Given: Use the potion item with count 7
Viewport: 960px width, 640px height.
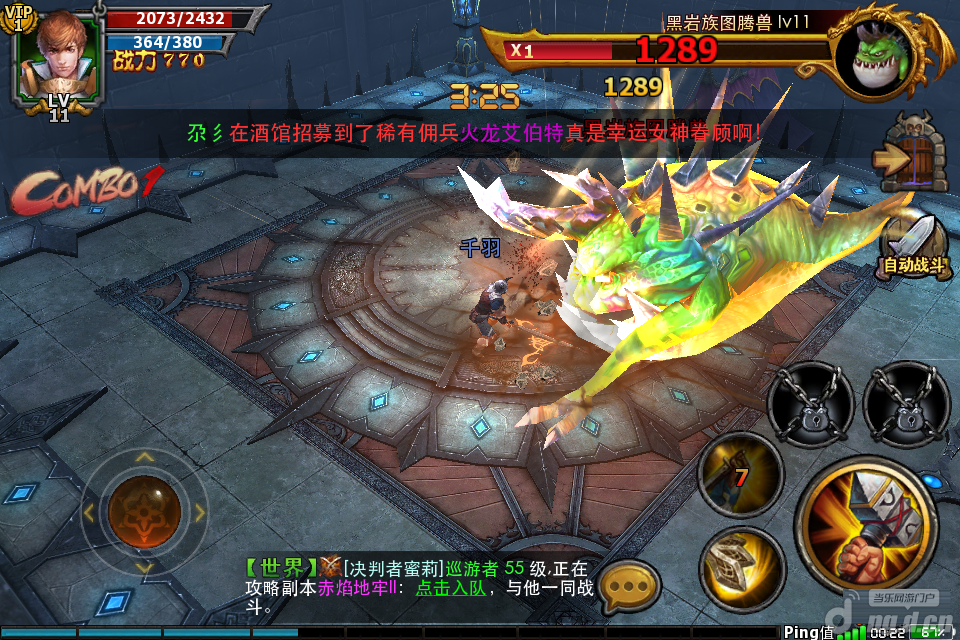Looking at the screenshot, I should (740, 473).
